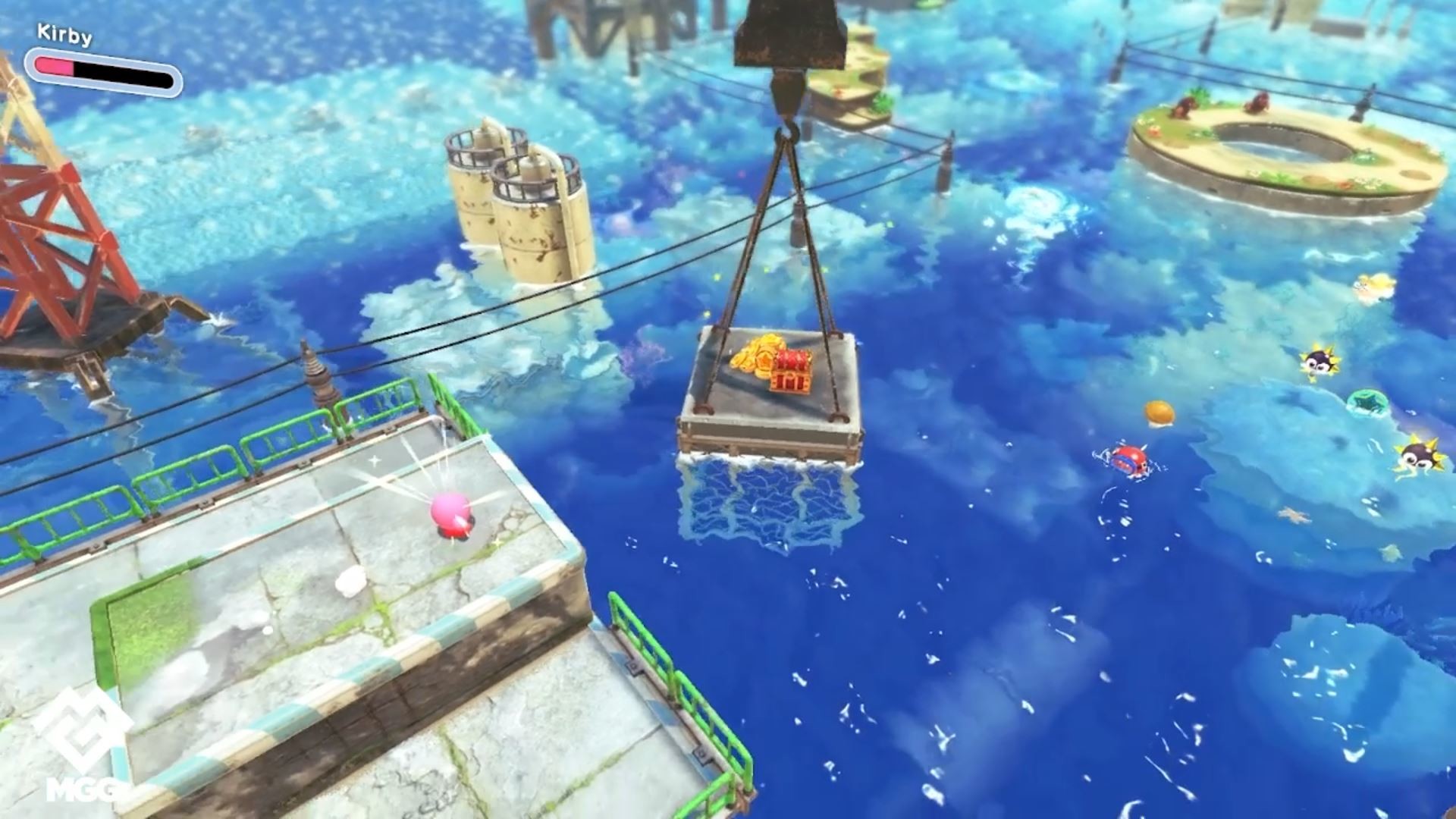Click the Kirby name label in the HUD

click(64, 34)
